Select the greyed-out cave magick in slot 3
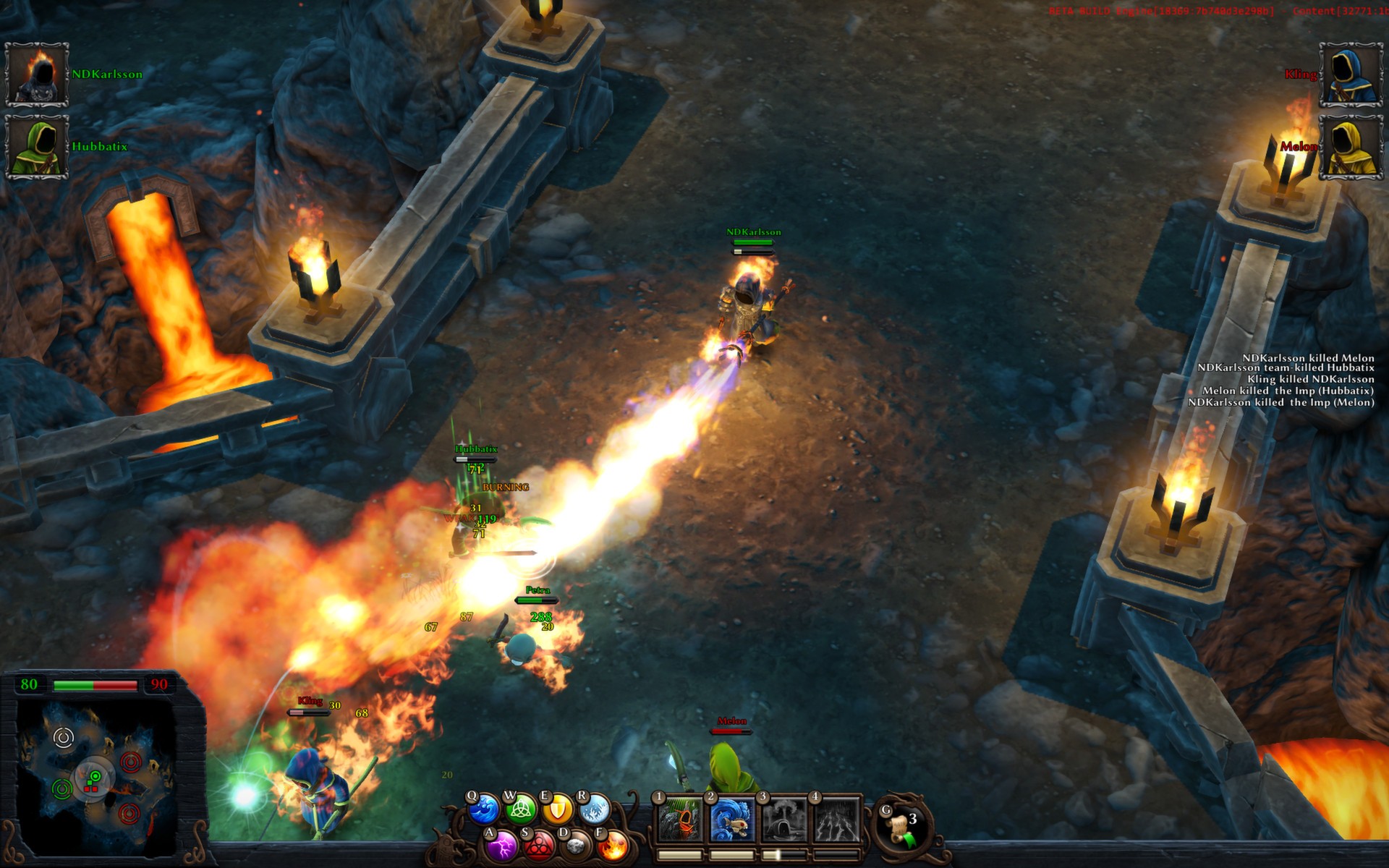This screenshot has width=1389, height=868. pos(784,821)
